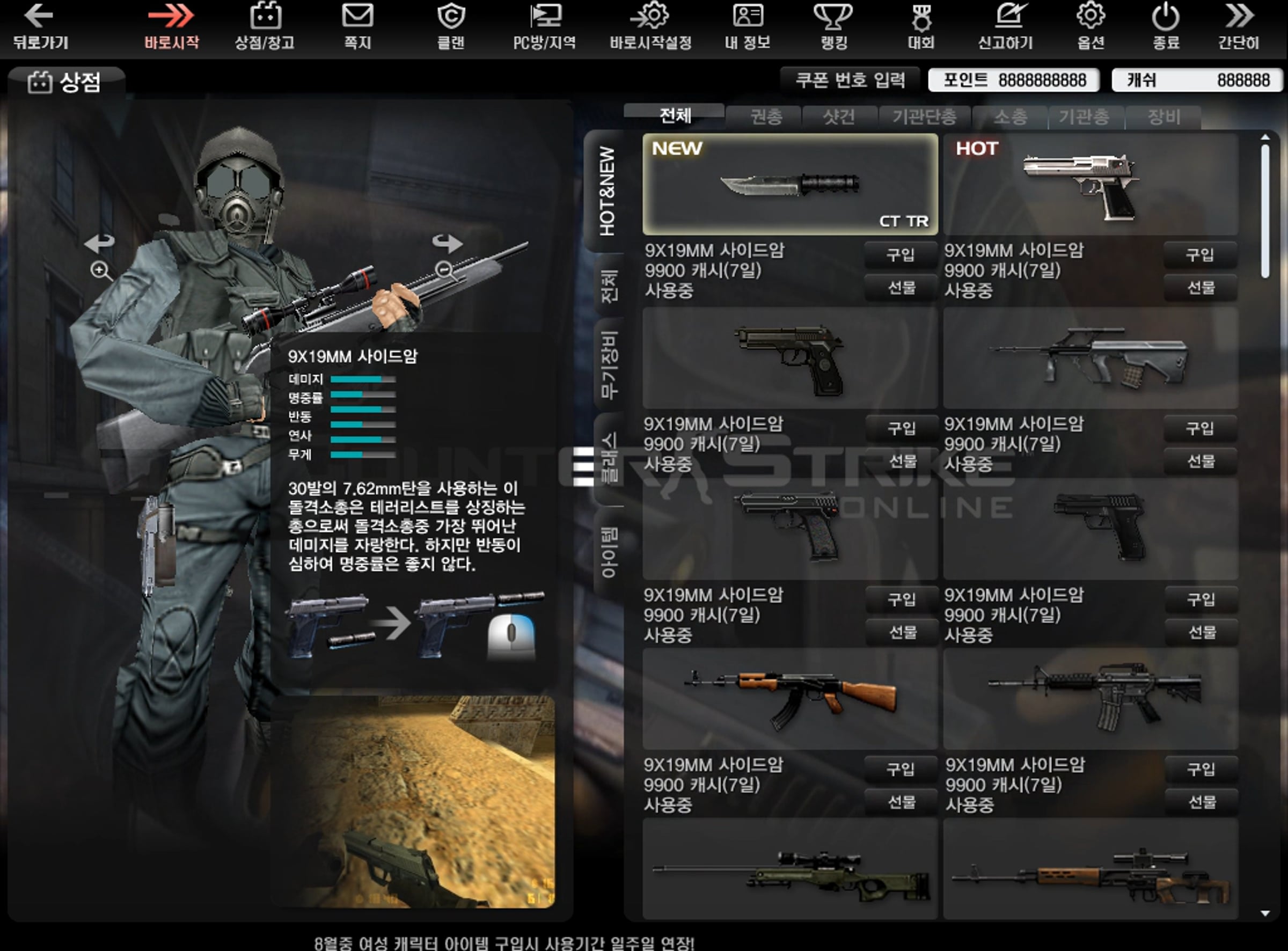Open the 쪽지 messages menu

357,26
